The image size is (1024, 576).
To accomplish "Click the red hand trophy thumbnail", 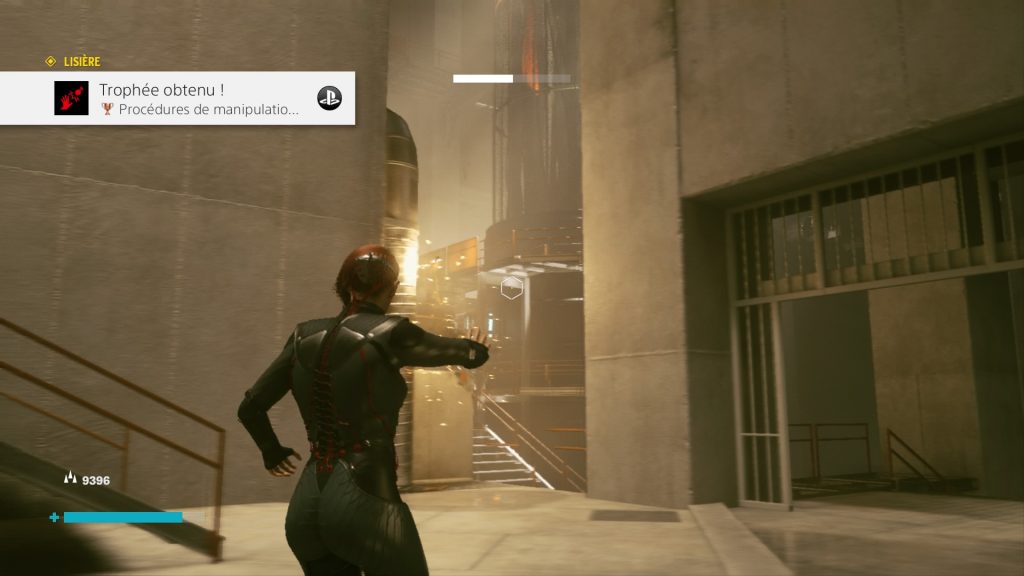I will point(71,98).
